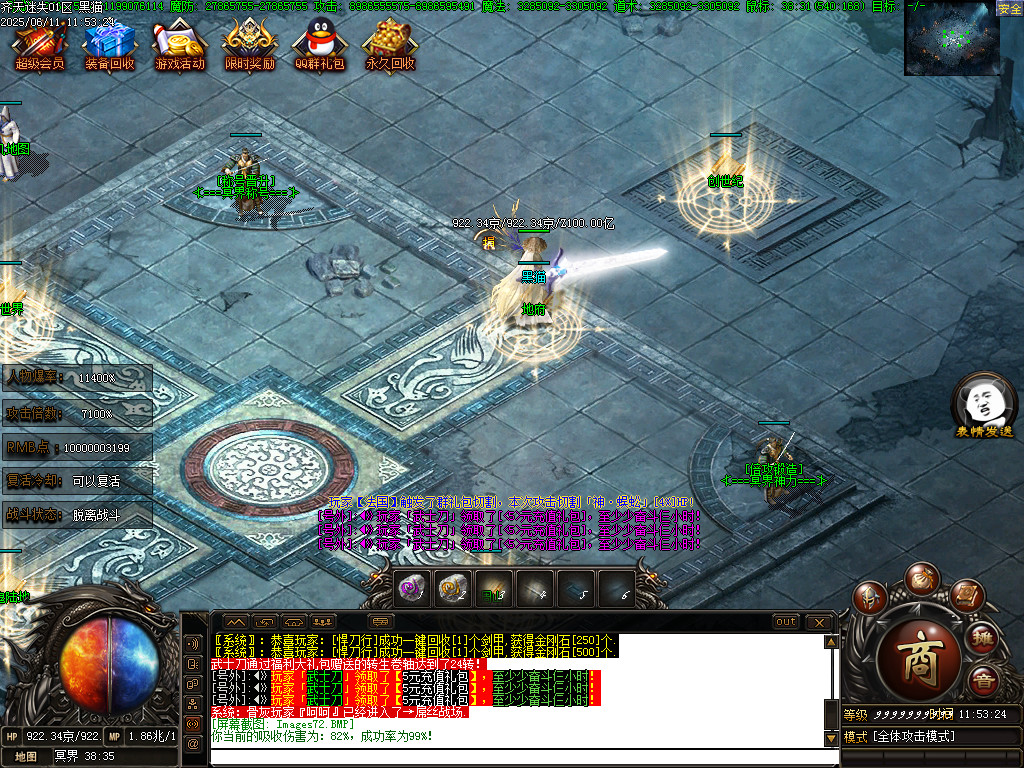Open the 地图 map button
The height and width of the screenshot is (768, 1024).
click(x=26, y=756)
